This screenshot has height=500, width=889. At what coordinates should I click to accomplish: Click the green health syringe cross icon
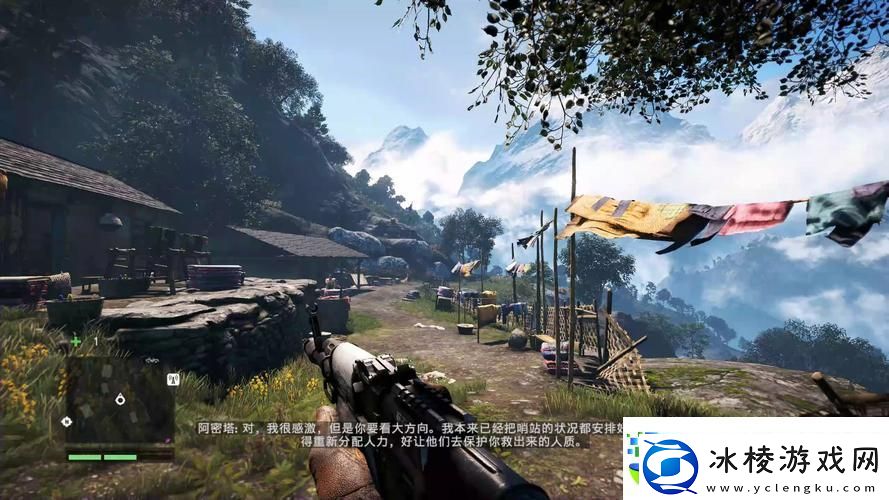[x=76, y=342]
